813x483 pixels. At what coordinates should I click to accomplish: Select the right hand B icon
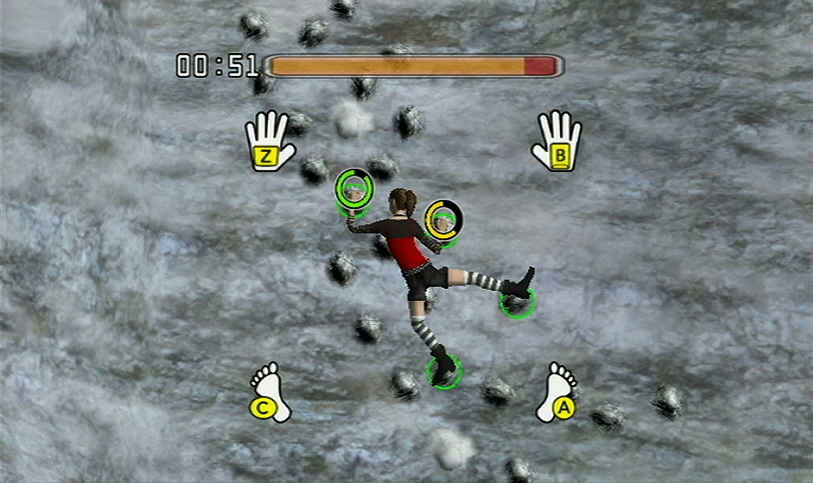558,141
